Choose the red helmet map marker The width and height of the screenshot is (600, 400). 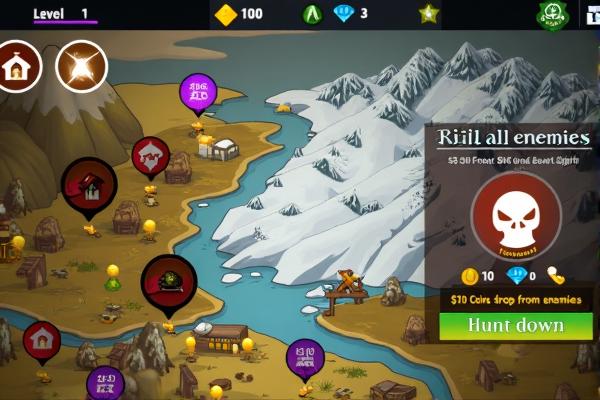167,279
